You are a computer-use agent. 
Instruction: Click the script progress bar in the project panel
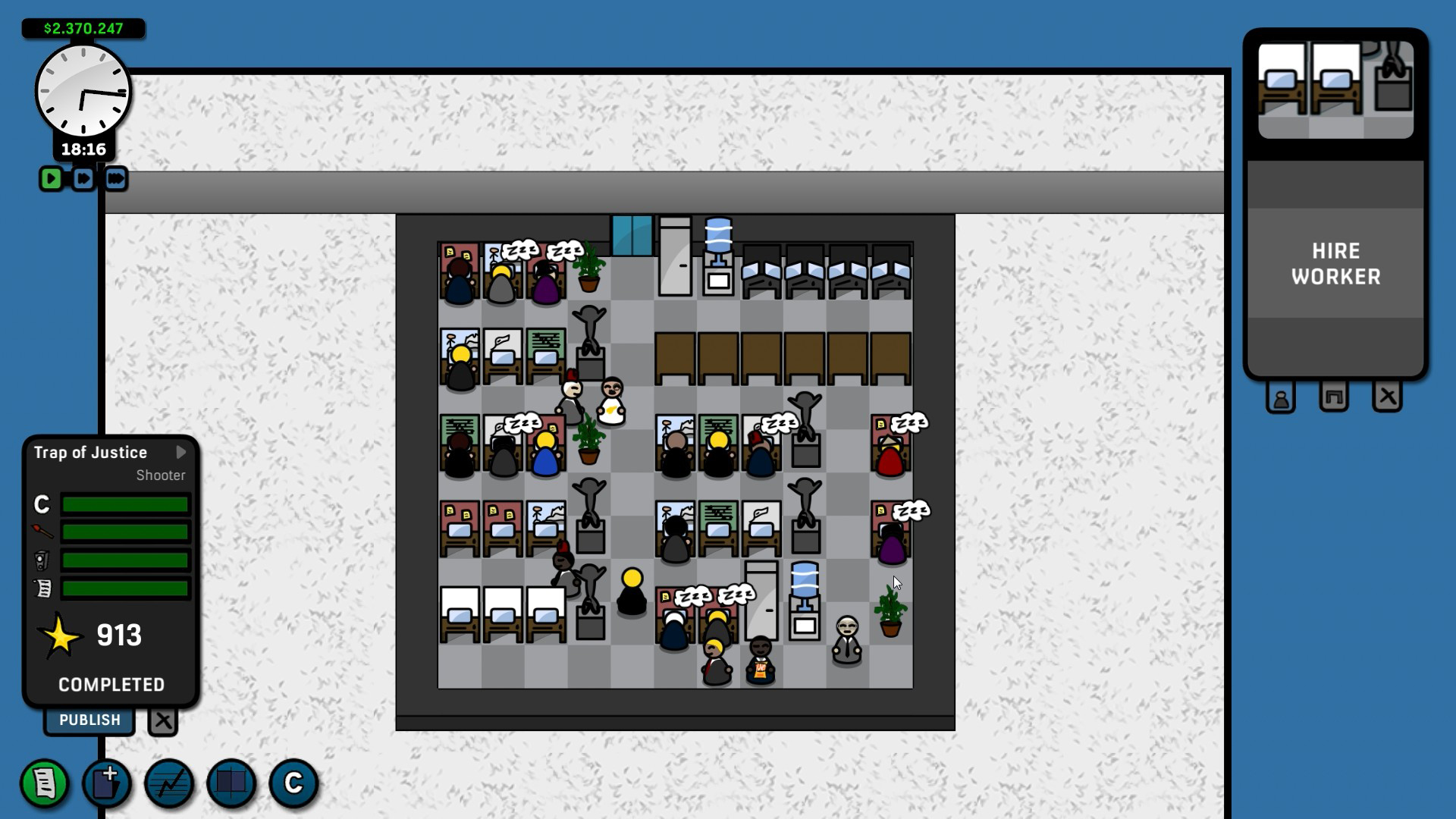pos(125,589)
